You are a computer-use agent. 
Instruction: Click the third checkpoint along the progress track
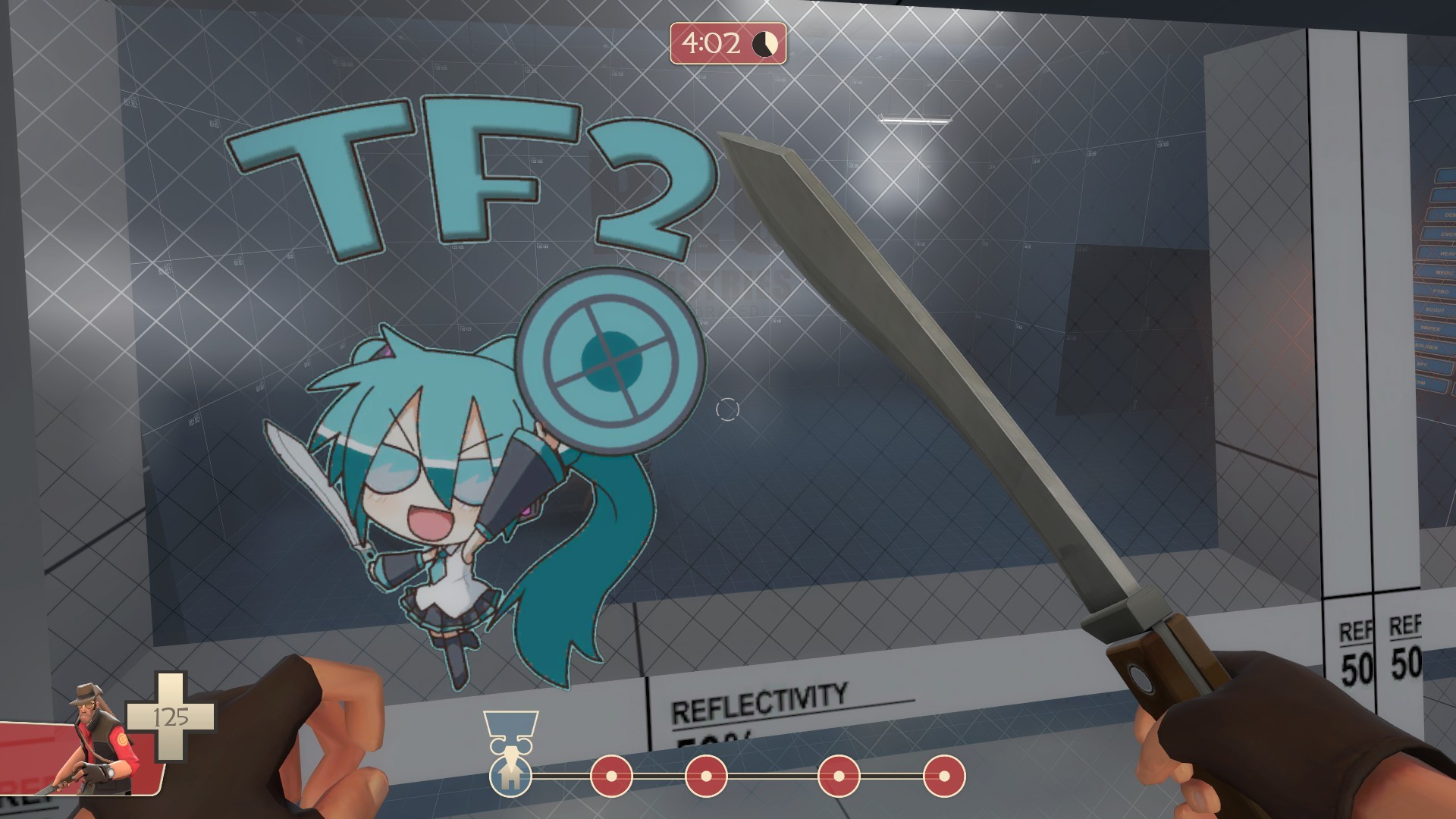[838, 776]
